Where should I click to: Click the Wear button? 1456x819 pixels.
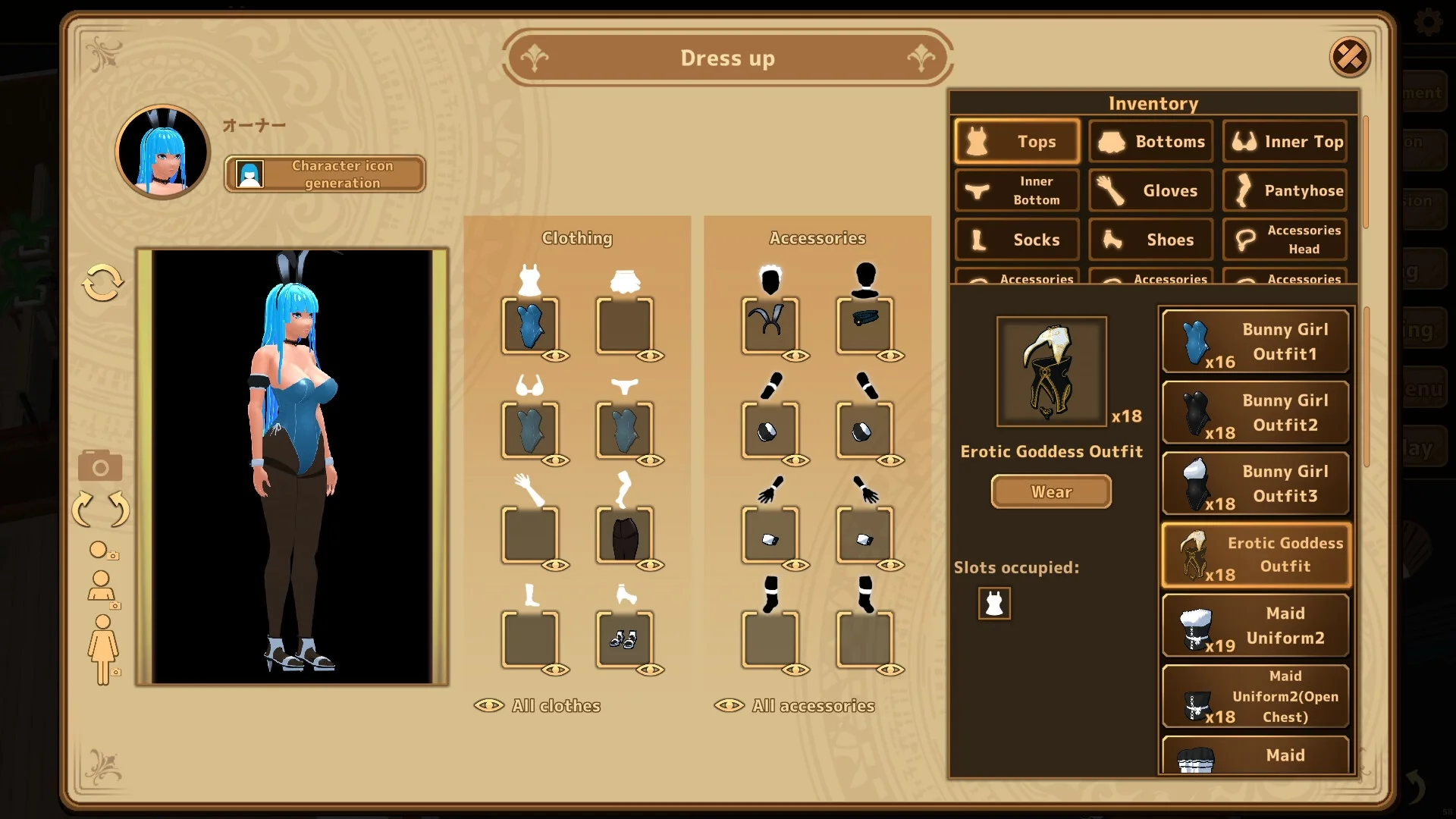click(1051, 492)
